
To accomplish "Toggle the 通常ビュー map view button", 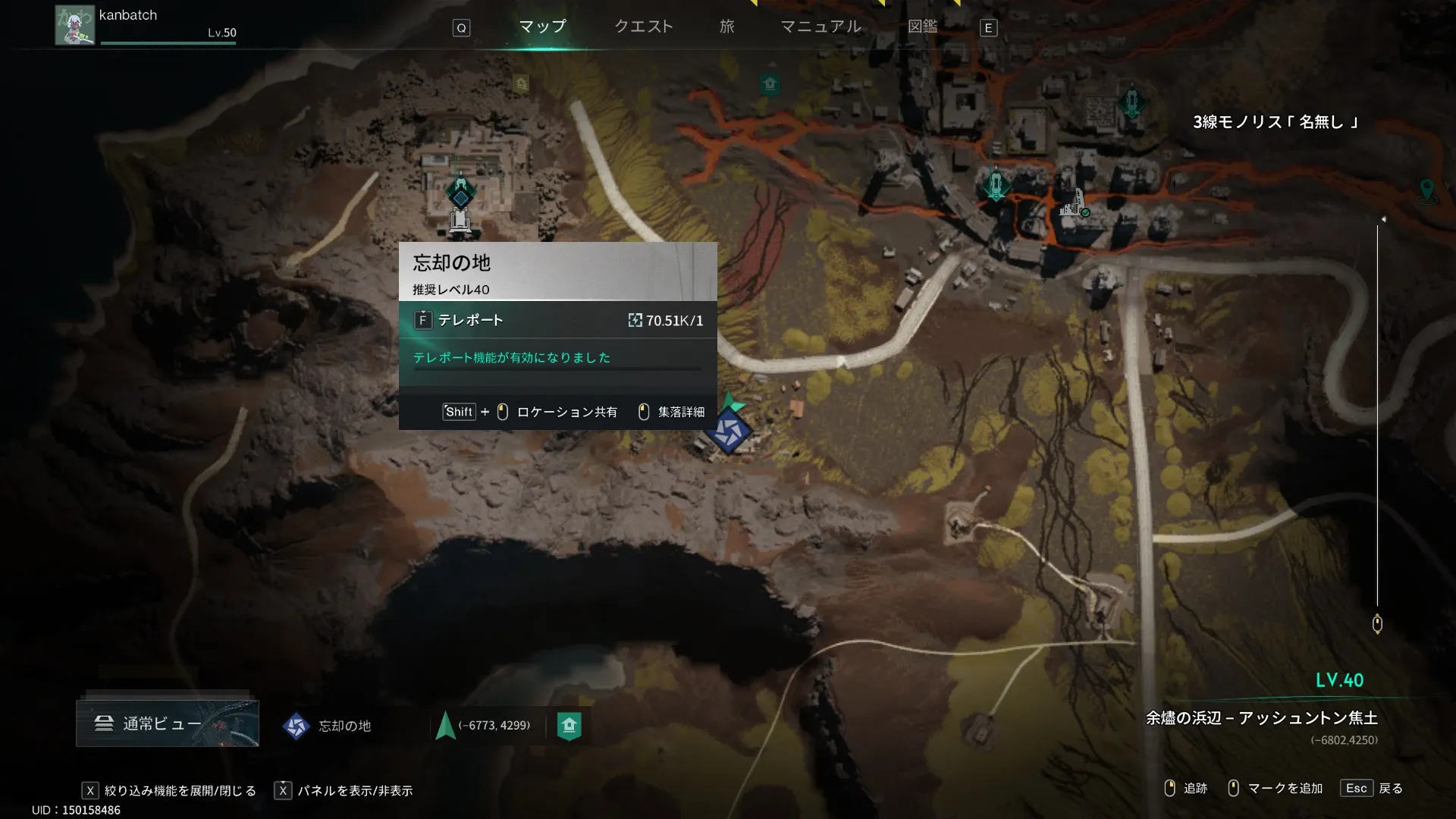I will pyautogui.click(x=168, y=723).
